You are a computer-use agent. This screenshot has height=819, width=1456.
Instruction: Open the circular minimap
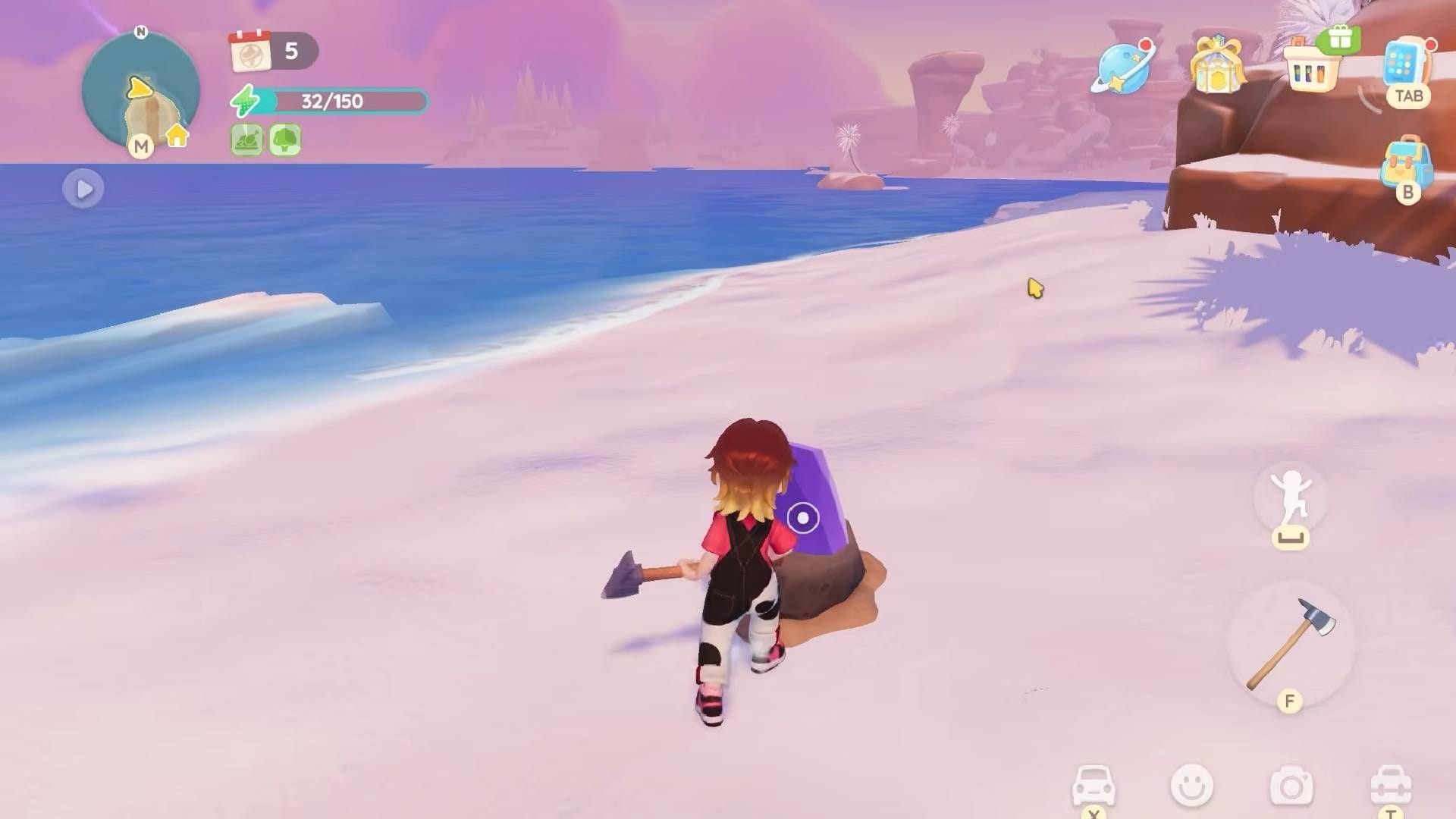(x=140, y=91)
